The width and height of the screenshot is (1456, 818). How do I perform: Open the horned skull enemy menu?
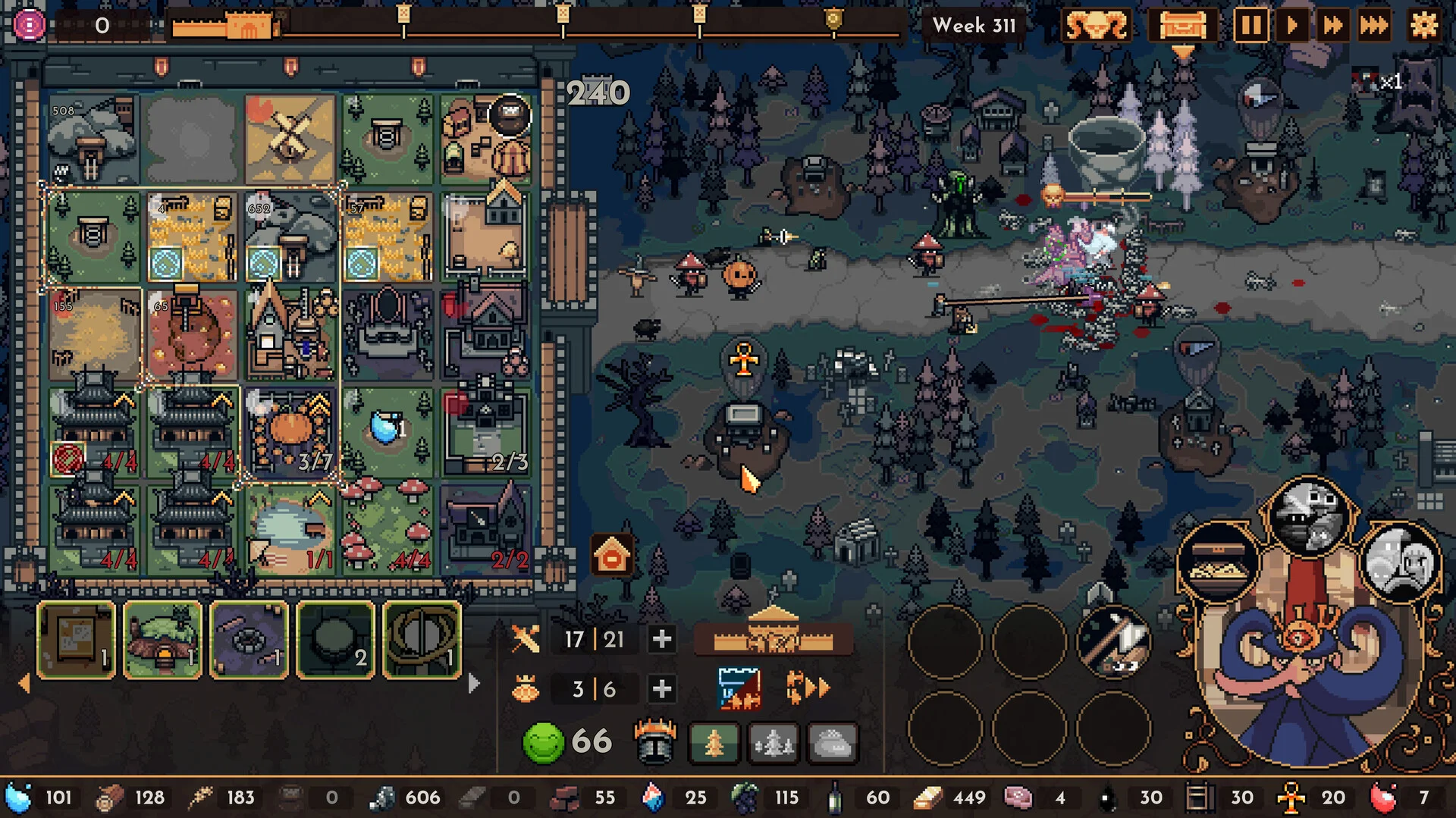coord(1096,25)
